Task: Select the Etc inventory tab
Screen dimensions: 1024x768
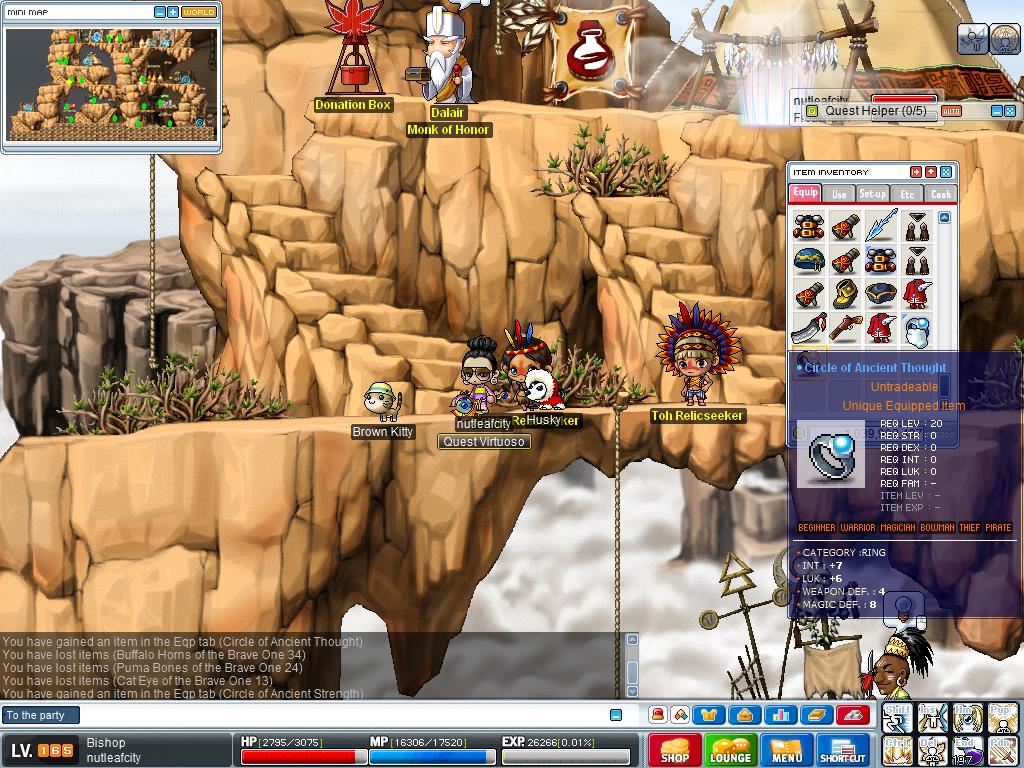Action: pyautogui.click(x=907, y=193)
